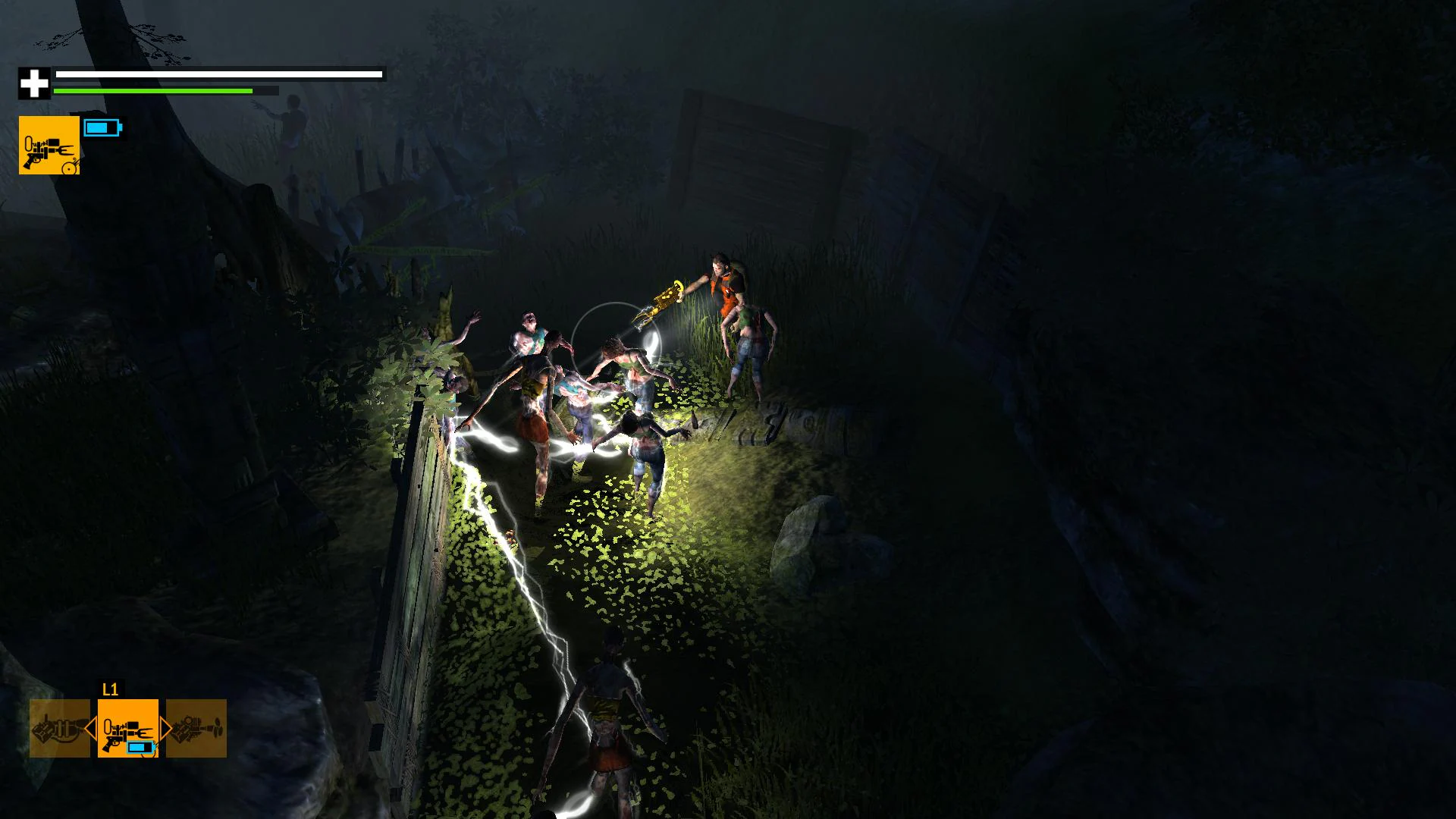
Task: Click the green stamina bar
Action: (x=152, y=91)
